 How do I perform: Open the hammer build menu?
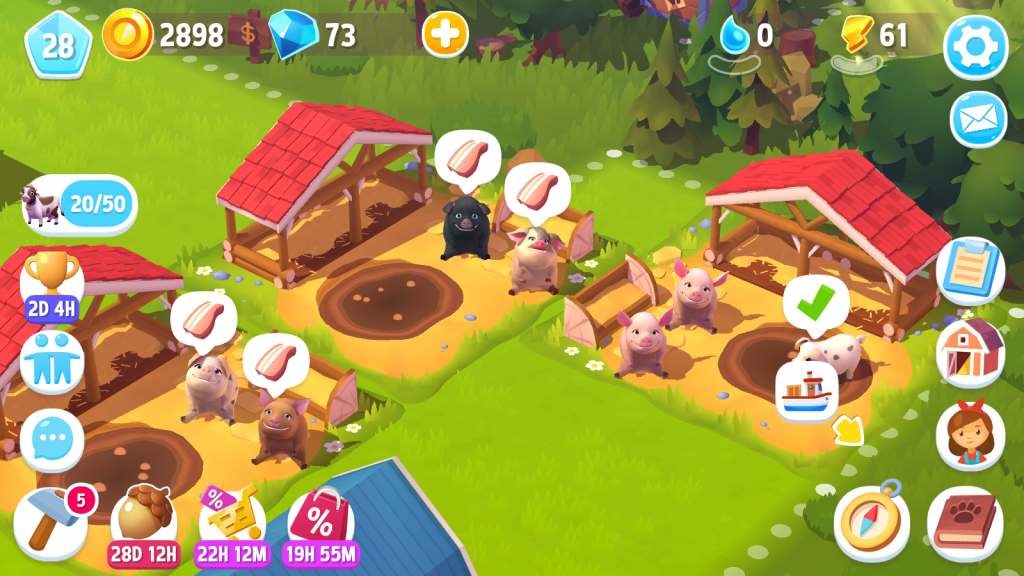coord(50,521)
